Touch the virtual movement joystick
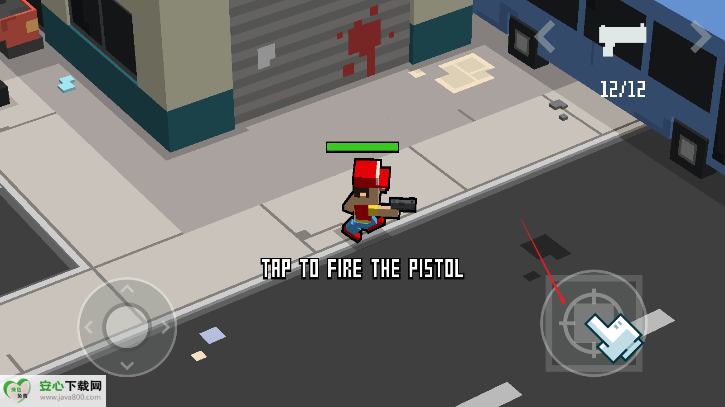 click(x=127, y=326)
